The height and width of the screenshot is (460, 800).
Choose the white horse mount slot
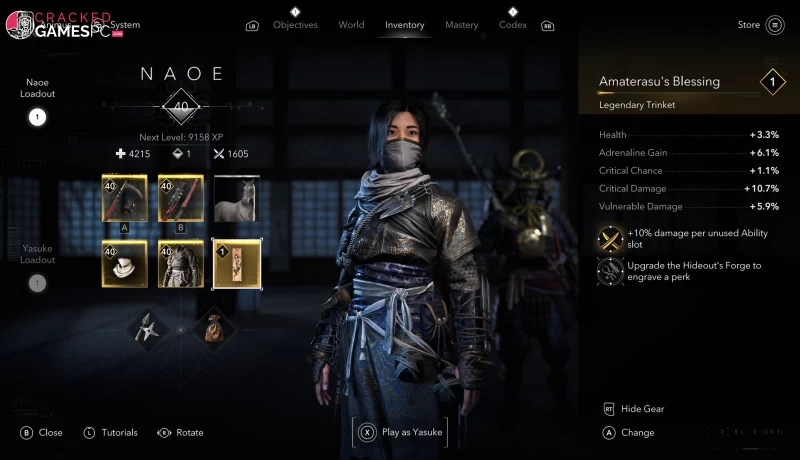[x=237, y=199]
